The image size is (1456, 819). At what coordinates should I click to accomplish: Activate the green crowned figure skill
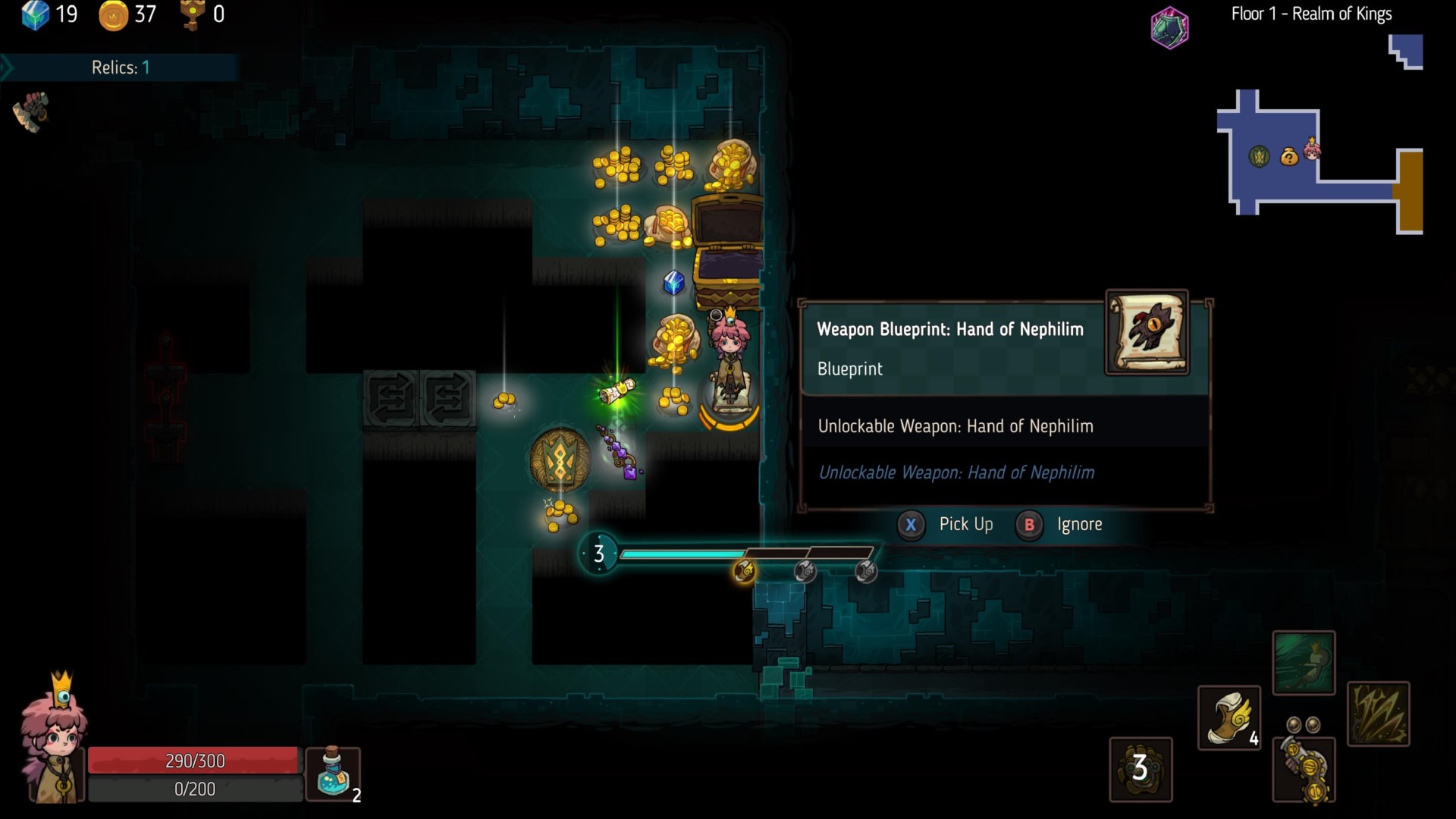coord(1303,662)
